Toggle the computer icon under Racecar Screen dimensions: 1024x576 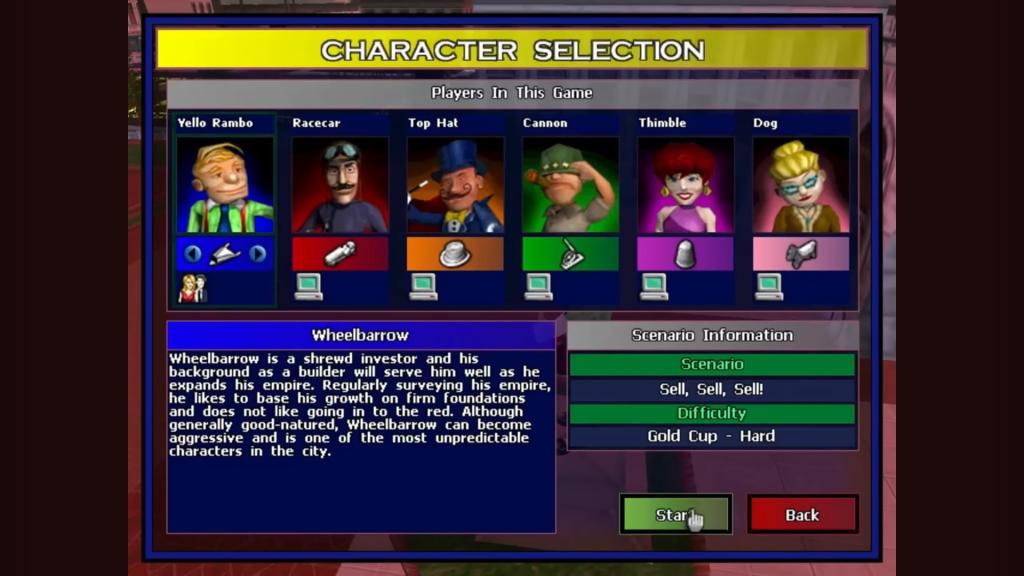click(308, 288)
